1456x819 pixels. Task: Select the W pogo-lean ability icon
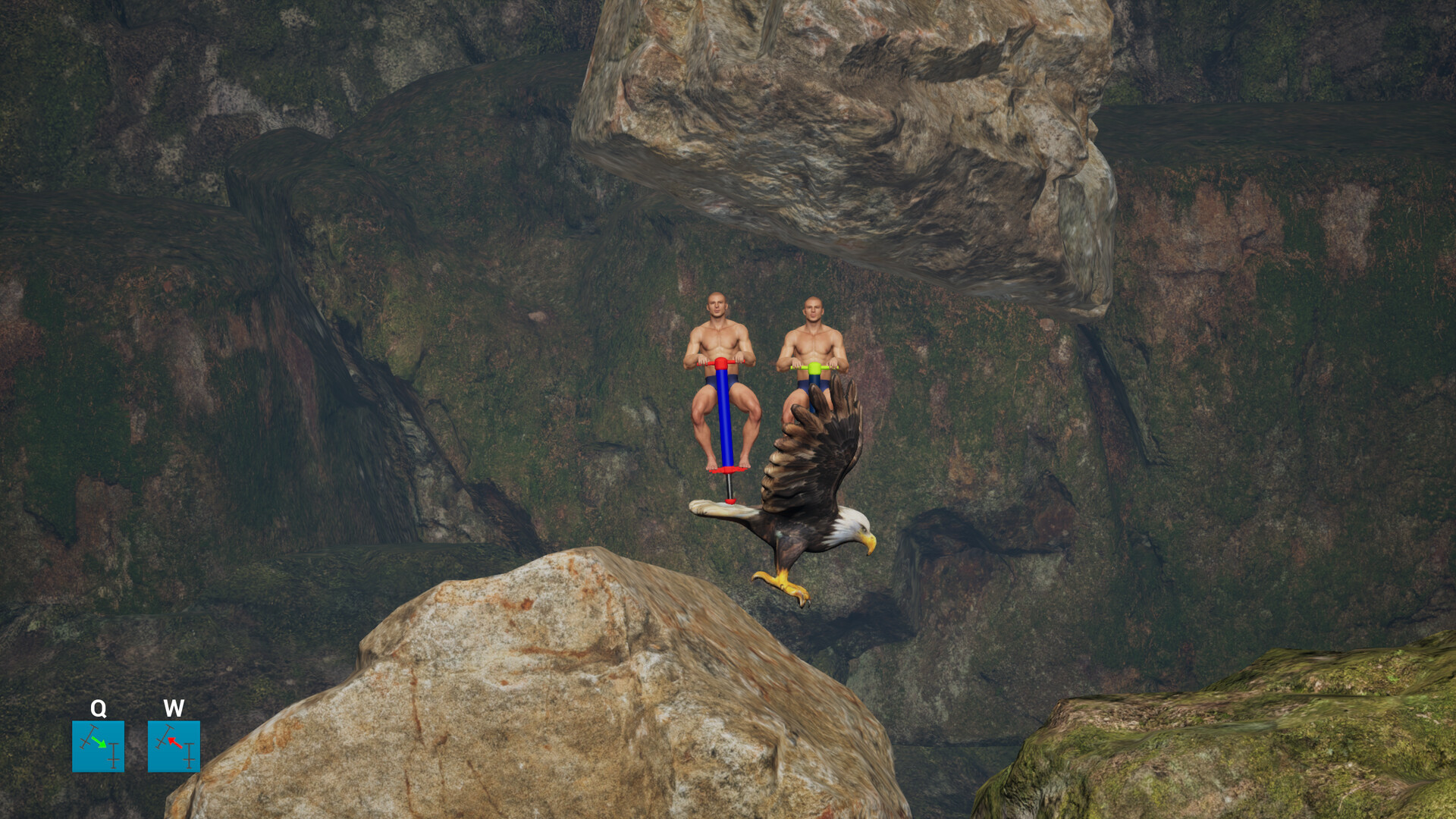[x=174, y=747]
